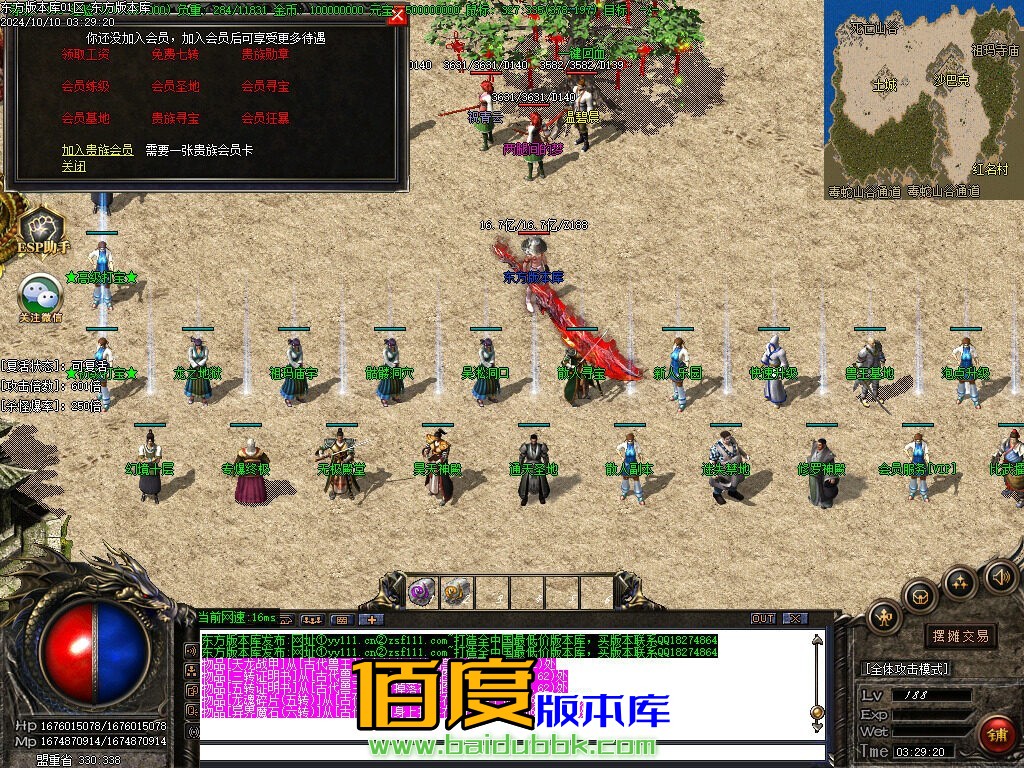The width and height of the screenshot is (1024, 768).
Task: Open the 会员寻宝 entry
Action: coord(265,87)
